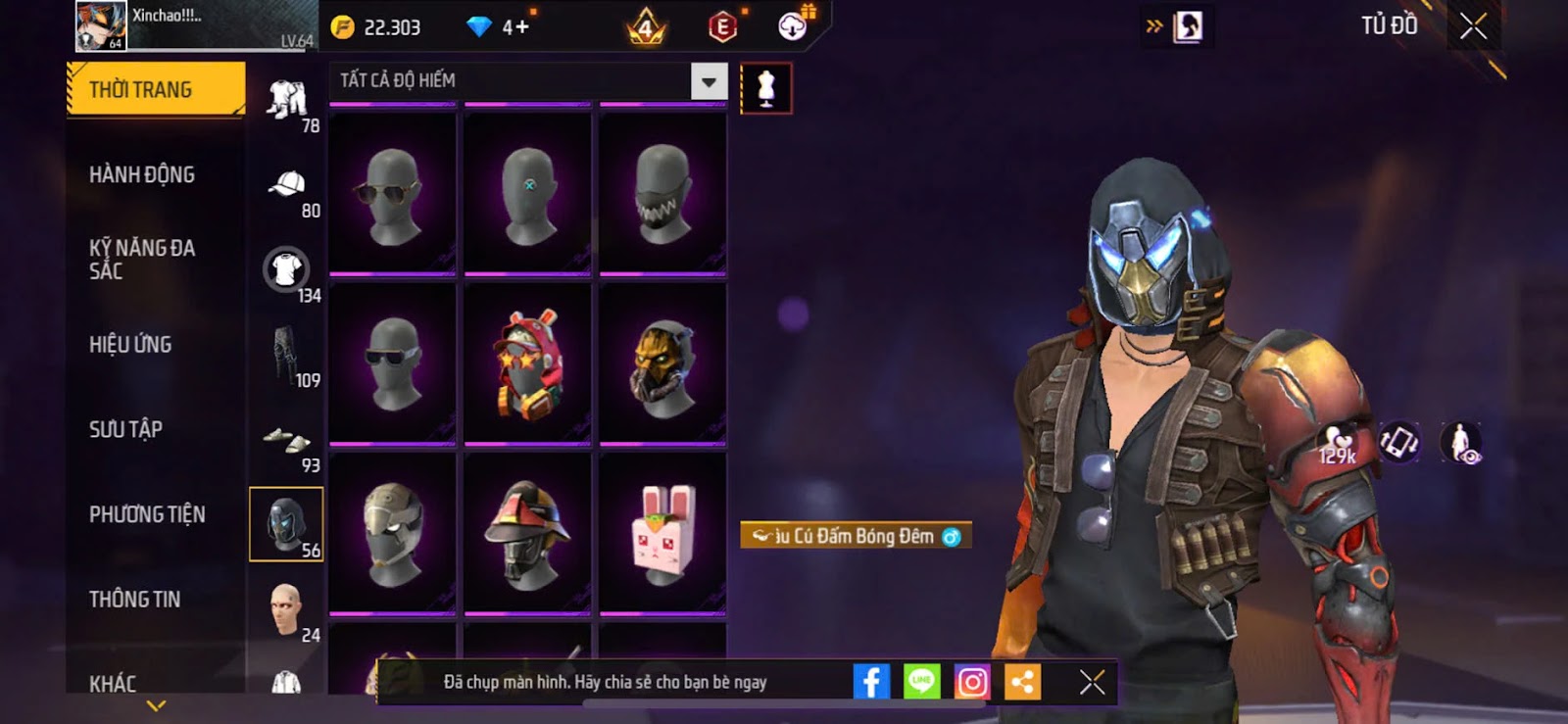Screen dimensions: 1568x724
Task: Open the KỸ NĂNG ĐA SẮC tab
Action: click(x=142, y=259)
